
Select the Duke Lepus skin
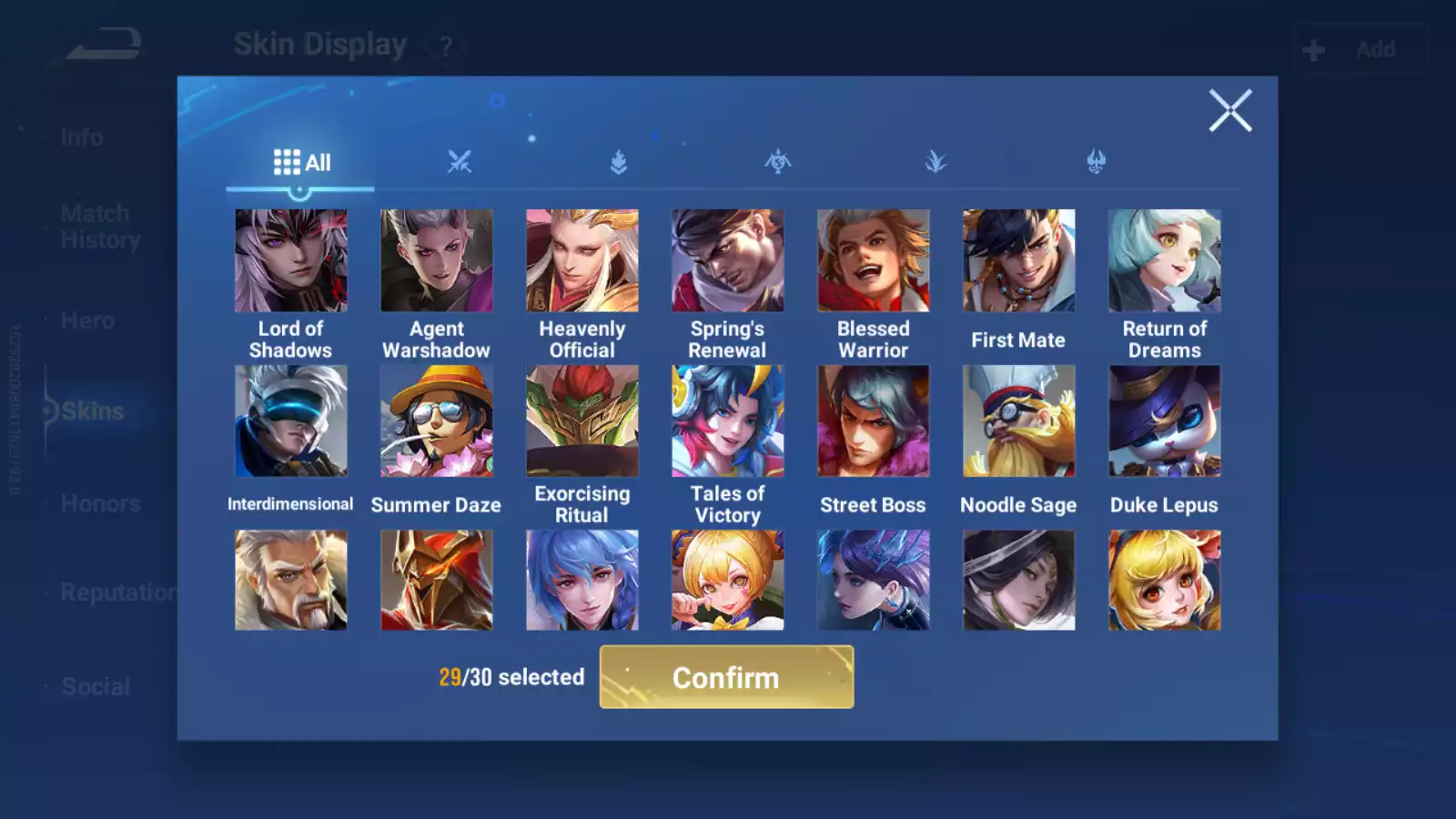[1164, 421]
